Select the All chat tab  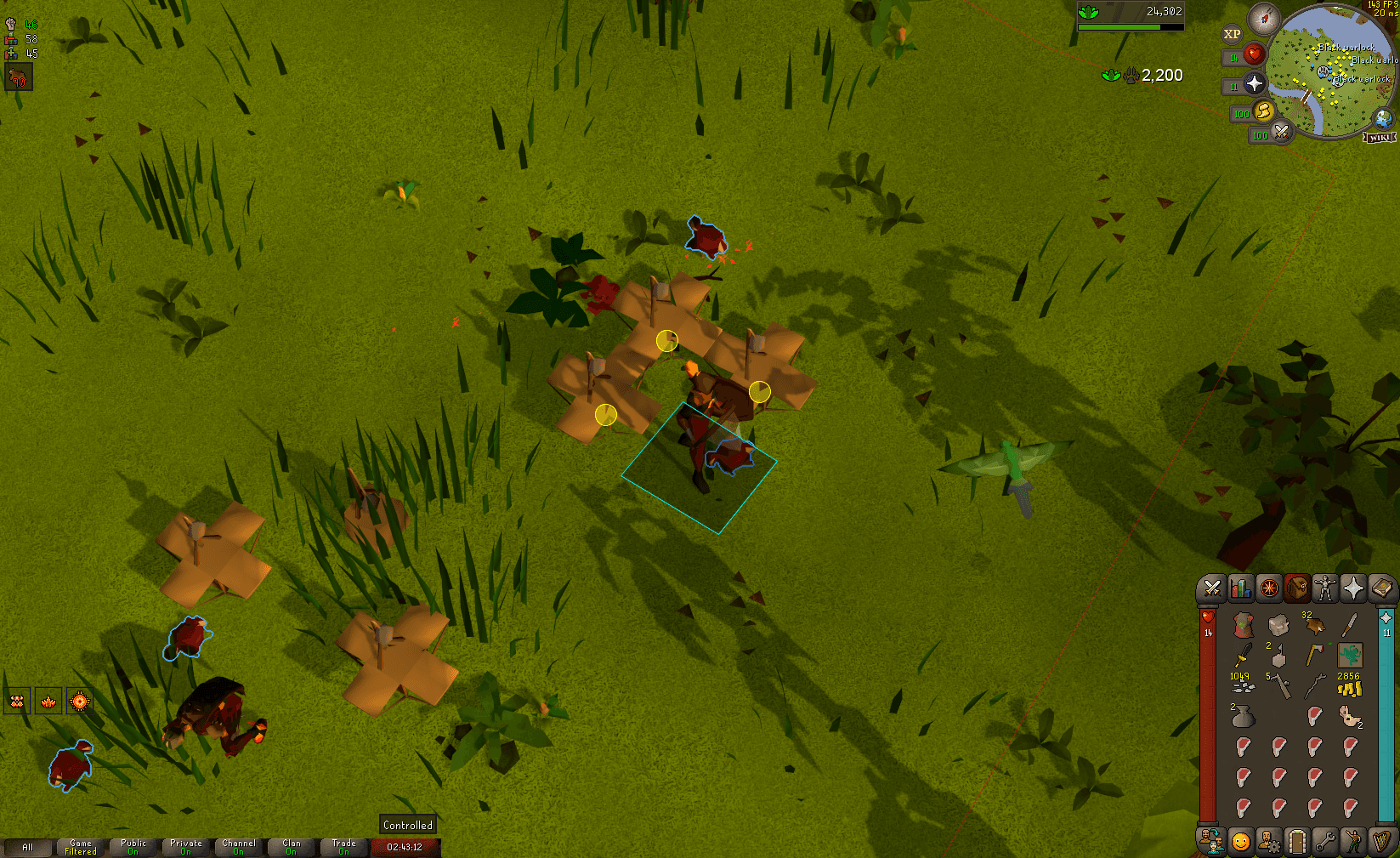coord(29,846)
